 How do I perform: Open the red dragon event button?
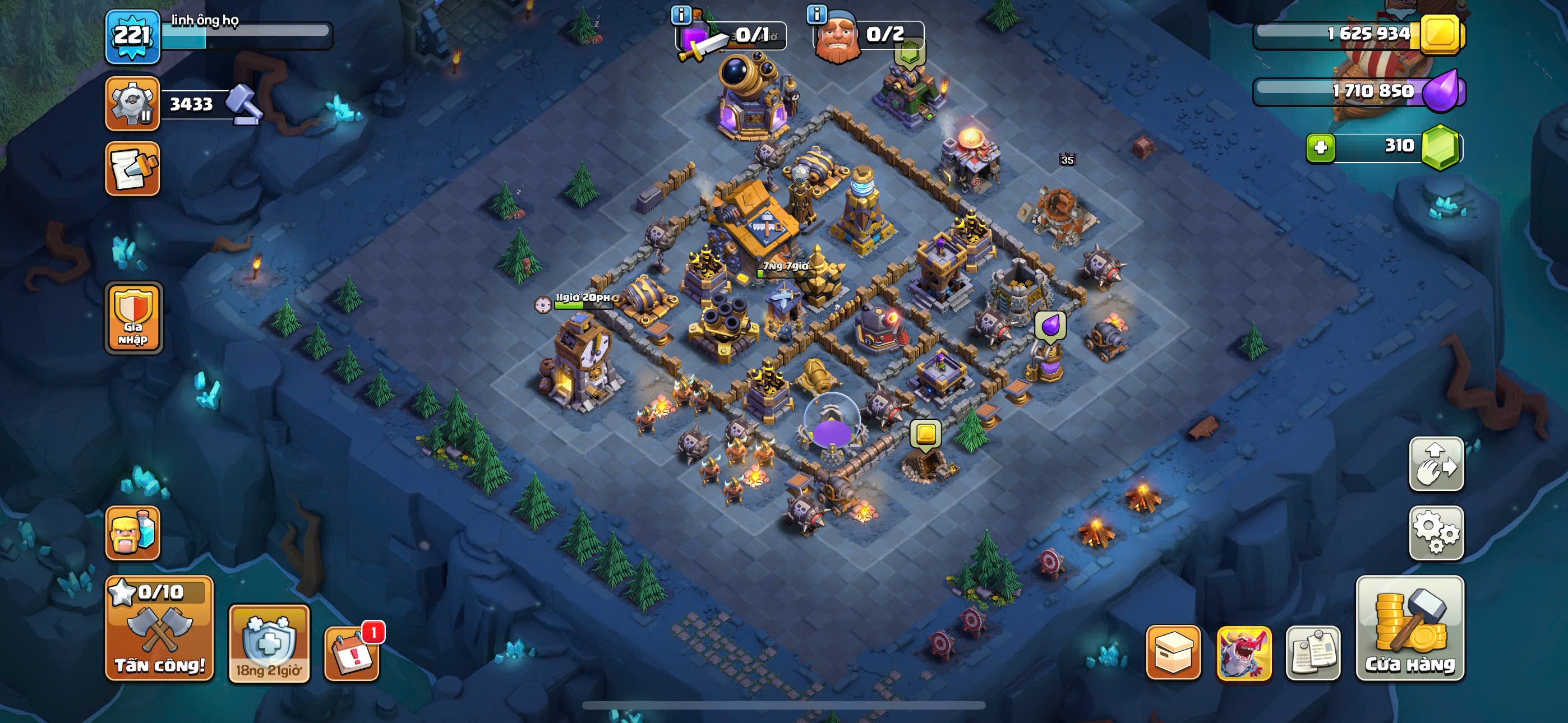point(1243,652)
